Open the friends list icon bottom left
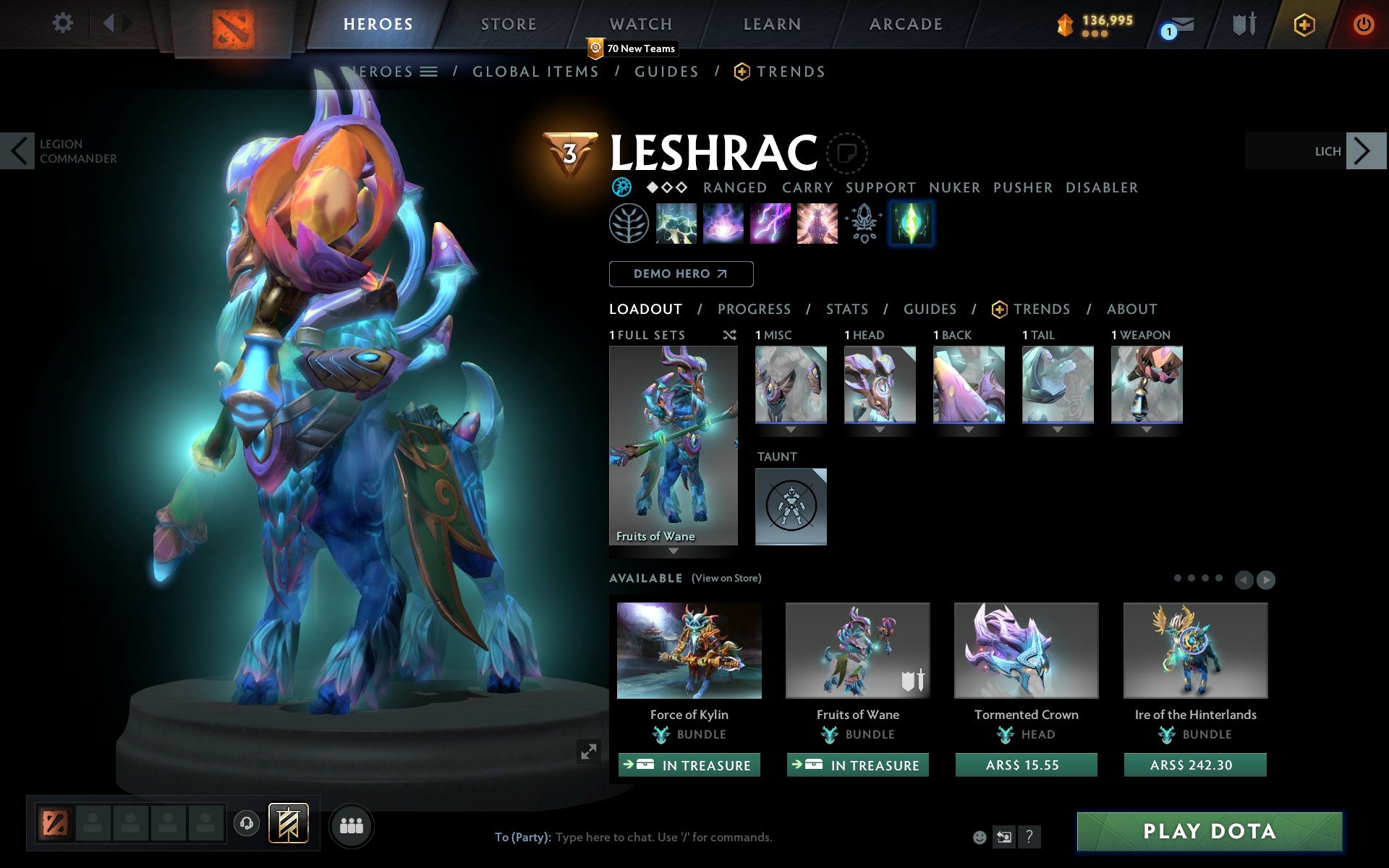Viewport: 1389px width, 868px height. [351, 825]
